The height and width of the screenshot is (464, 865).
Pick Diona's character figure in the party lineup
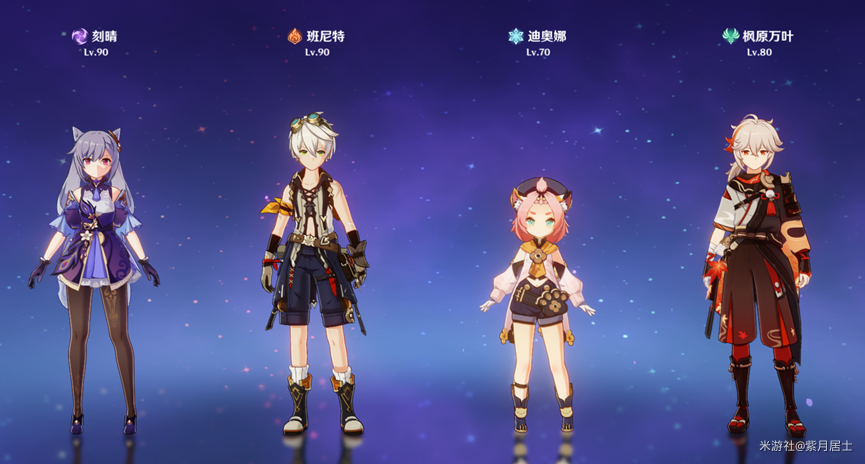tap(537, 290)
